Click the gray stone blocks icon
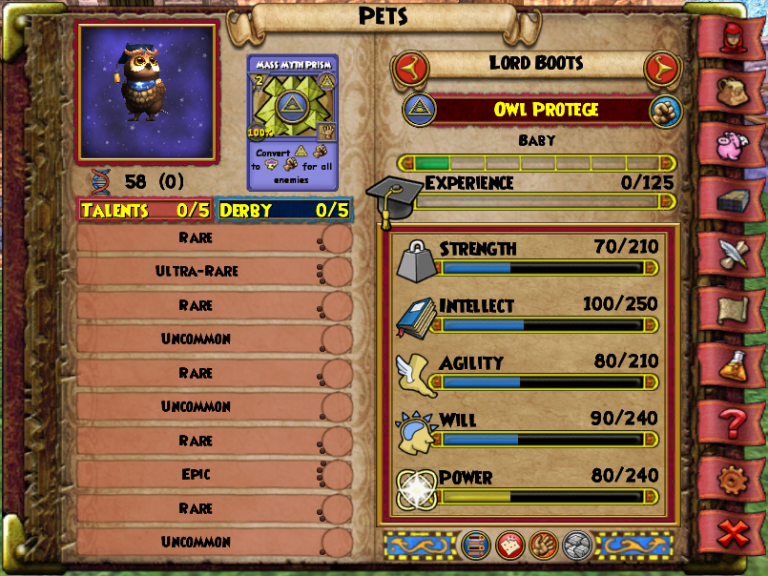768x576 pixels. coord(577,544)
